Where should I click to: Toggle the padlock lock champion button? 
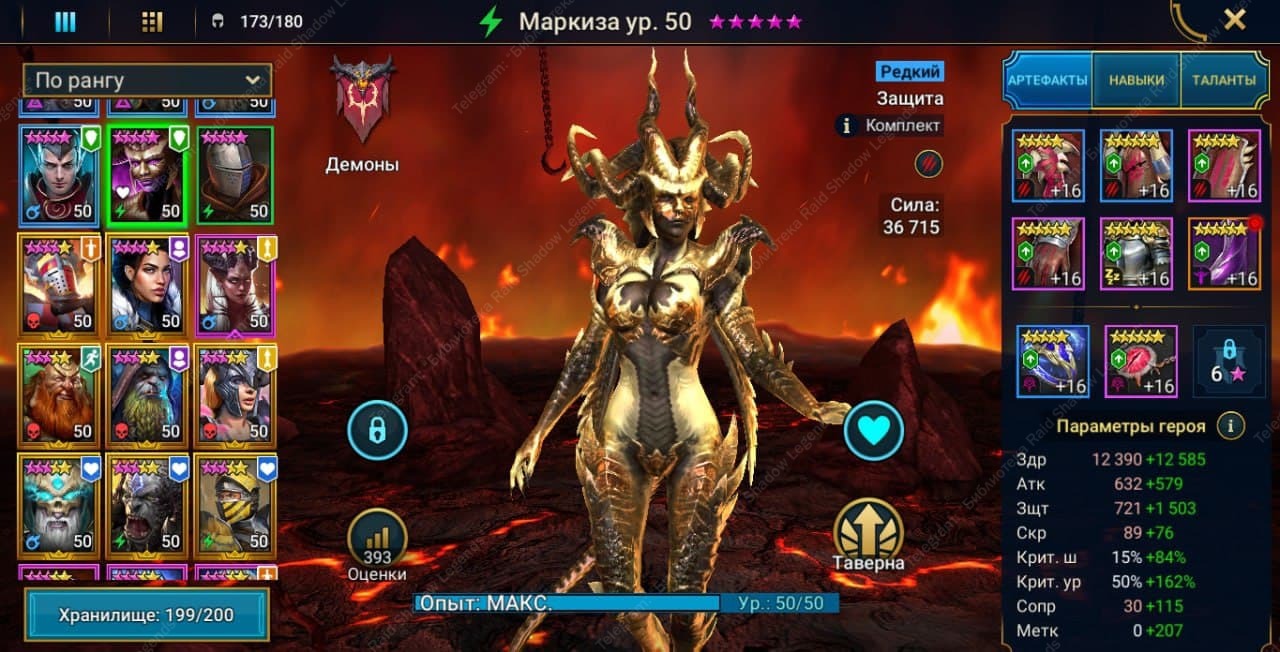pyautogui.click(x=377, y=431)
